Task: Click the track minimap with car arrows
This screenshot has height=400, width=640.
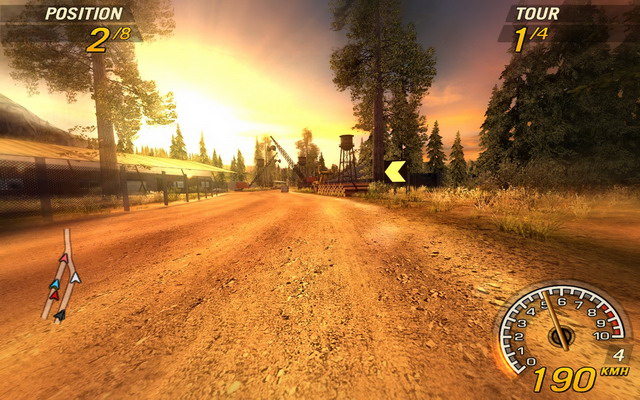Action: tap(62, 277)
